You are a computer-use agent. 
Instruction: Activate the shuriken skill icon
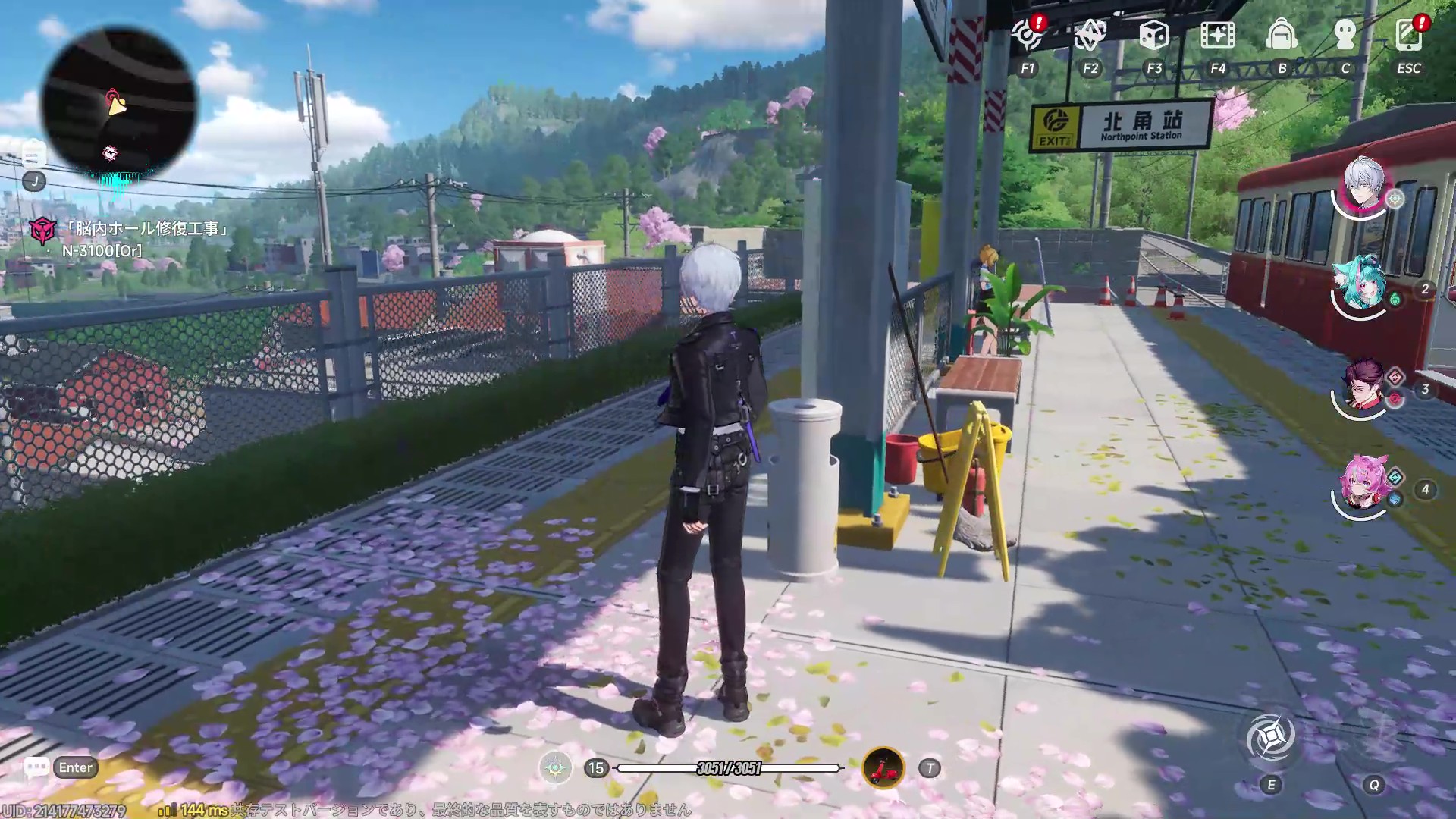(x=1271, y=737)
